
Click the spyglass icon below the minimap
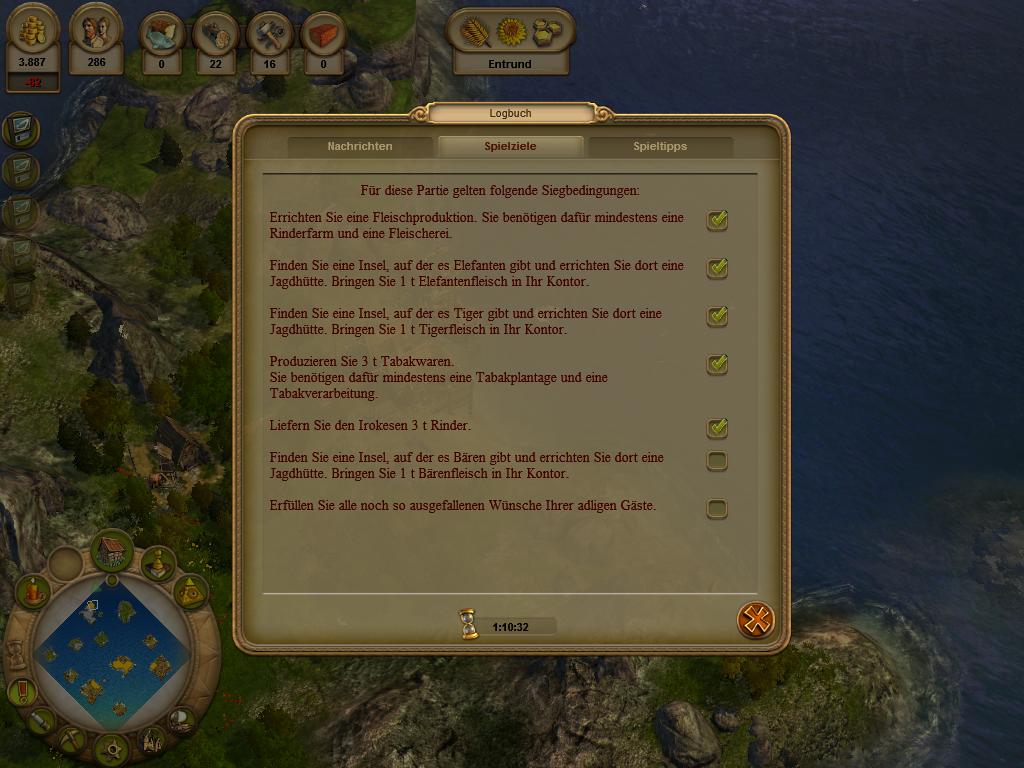40,719
